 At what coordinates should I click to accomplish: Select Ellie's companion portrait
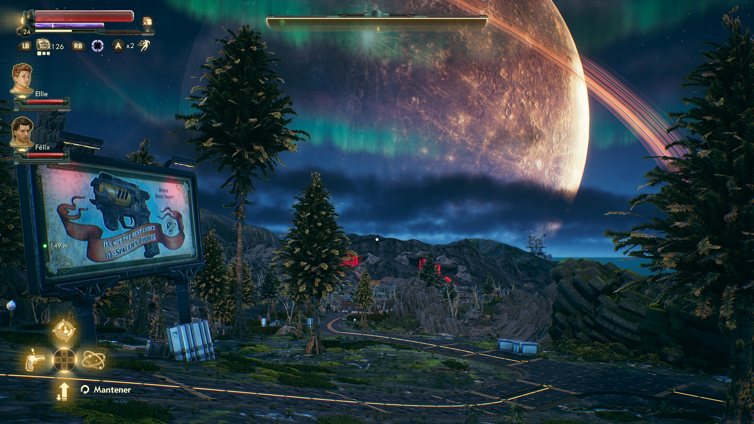tap(22, 78)
